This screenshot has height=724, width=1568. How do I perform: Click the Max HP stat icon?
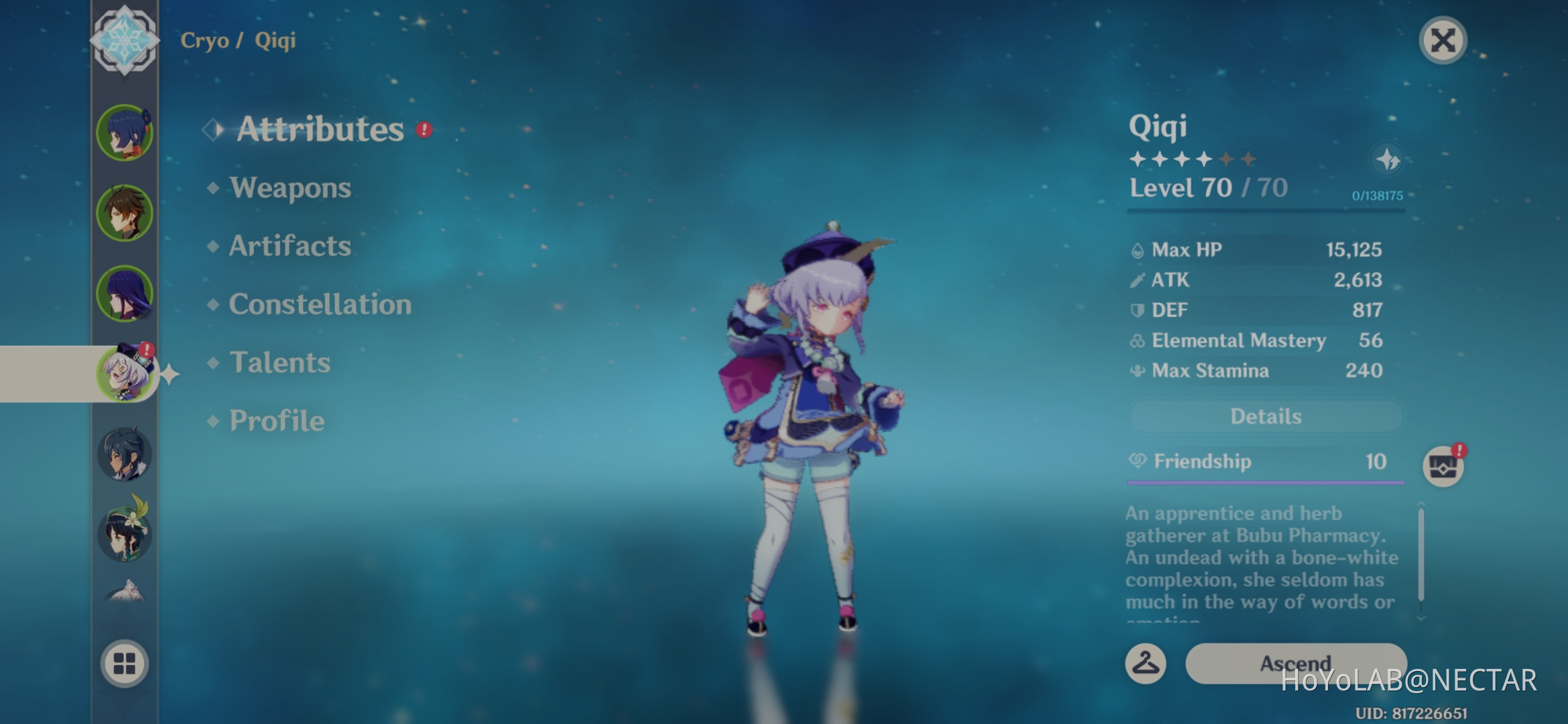click(x=1137, y=249)
